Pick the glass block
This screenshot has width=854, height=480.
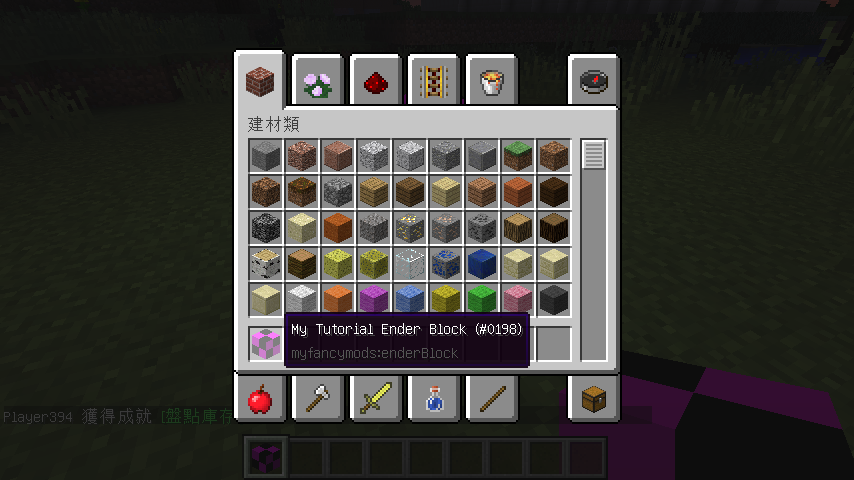pos(410,264)
